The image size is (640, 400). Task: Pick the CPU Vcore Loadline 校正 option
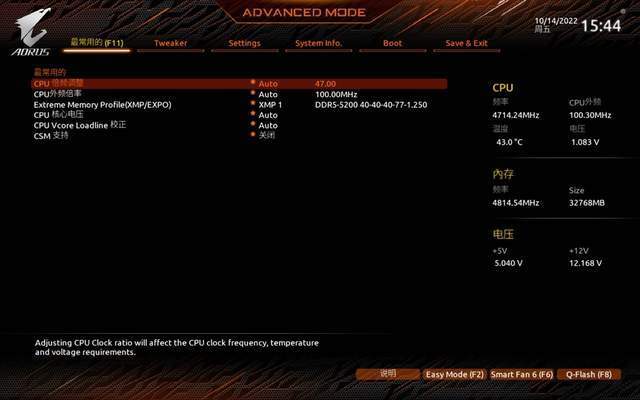tap(80, 125)
